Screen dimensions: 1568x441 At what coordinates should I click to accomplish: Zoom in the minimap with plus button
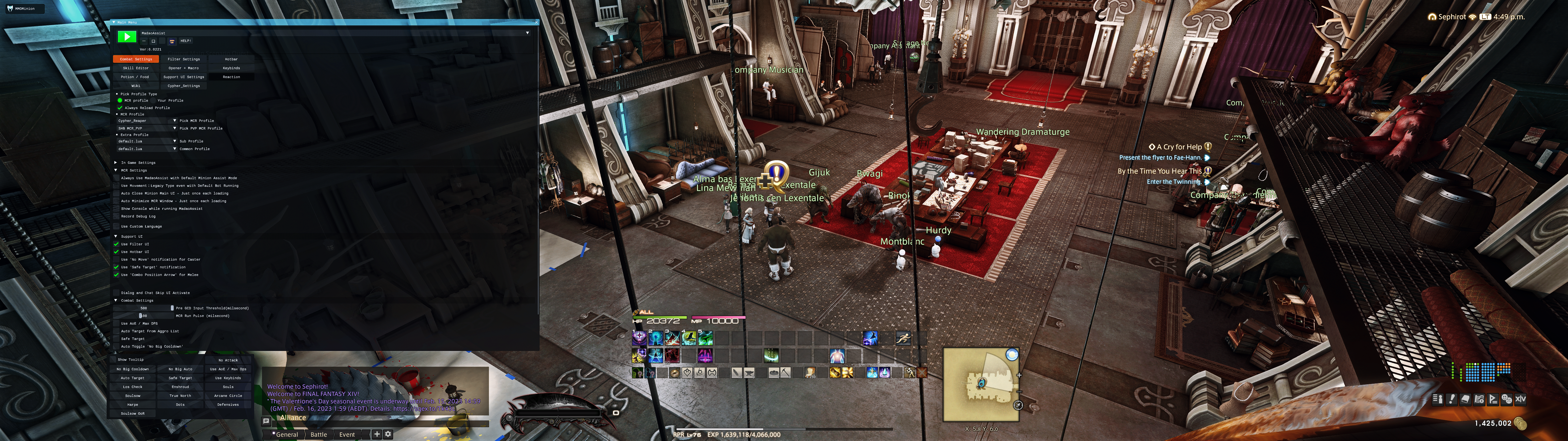click(x=1019, y=375)
